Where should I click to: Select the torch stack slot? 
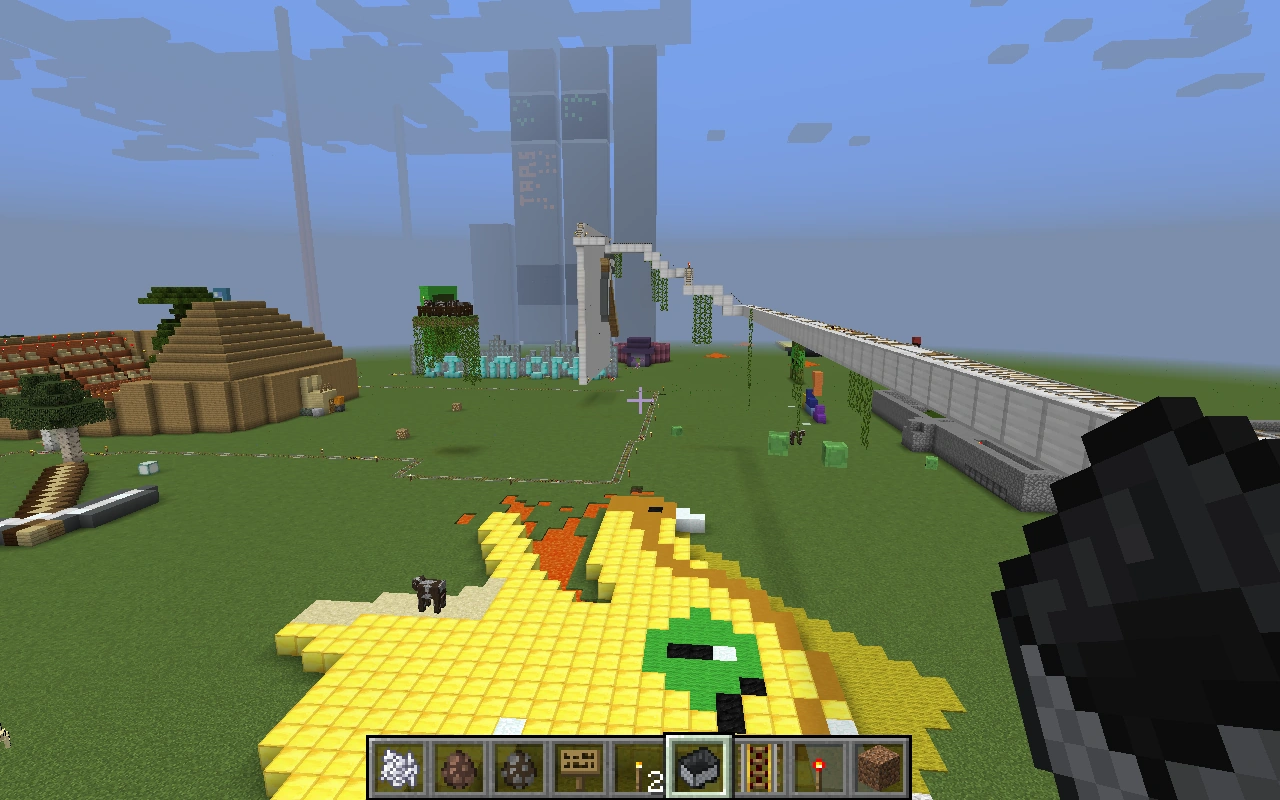point(640,768)
